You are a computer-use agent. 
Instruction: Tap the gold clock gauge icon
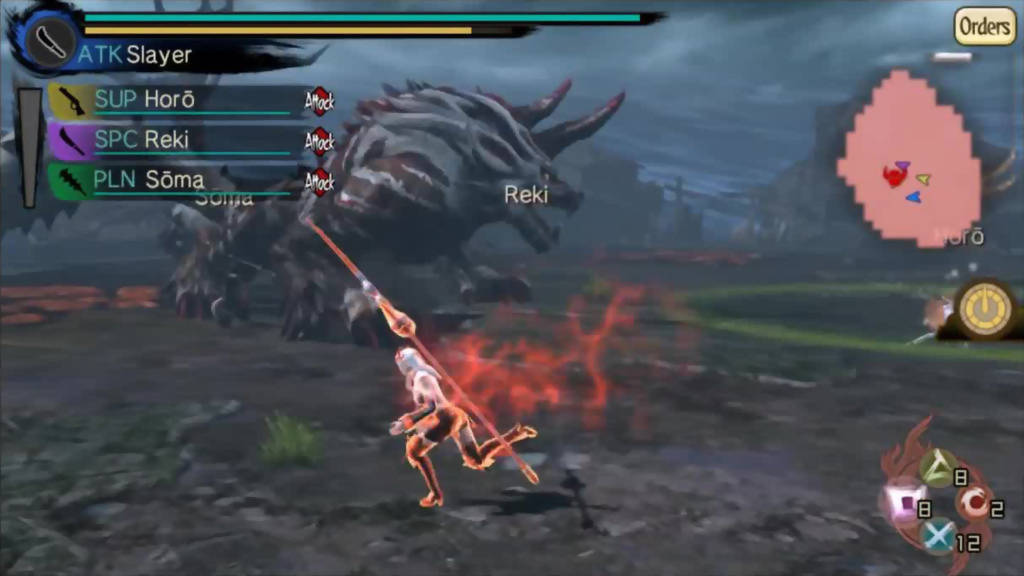coord(983,310)
